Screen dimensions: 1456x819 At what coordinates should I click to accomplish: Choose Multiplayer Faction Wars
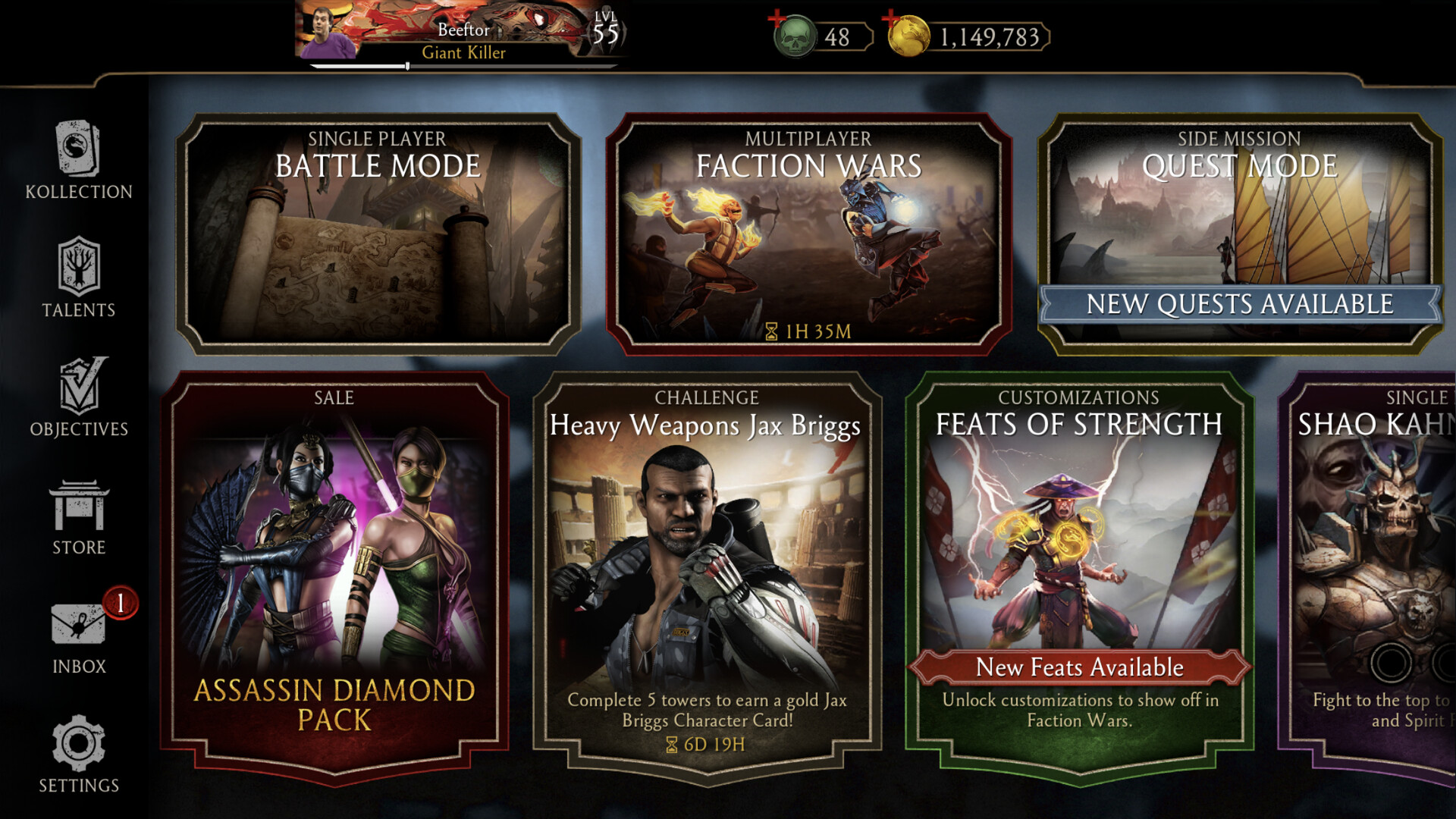pos(808,235)
